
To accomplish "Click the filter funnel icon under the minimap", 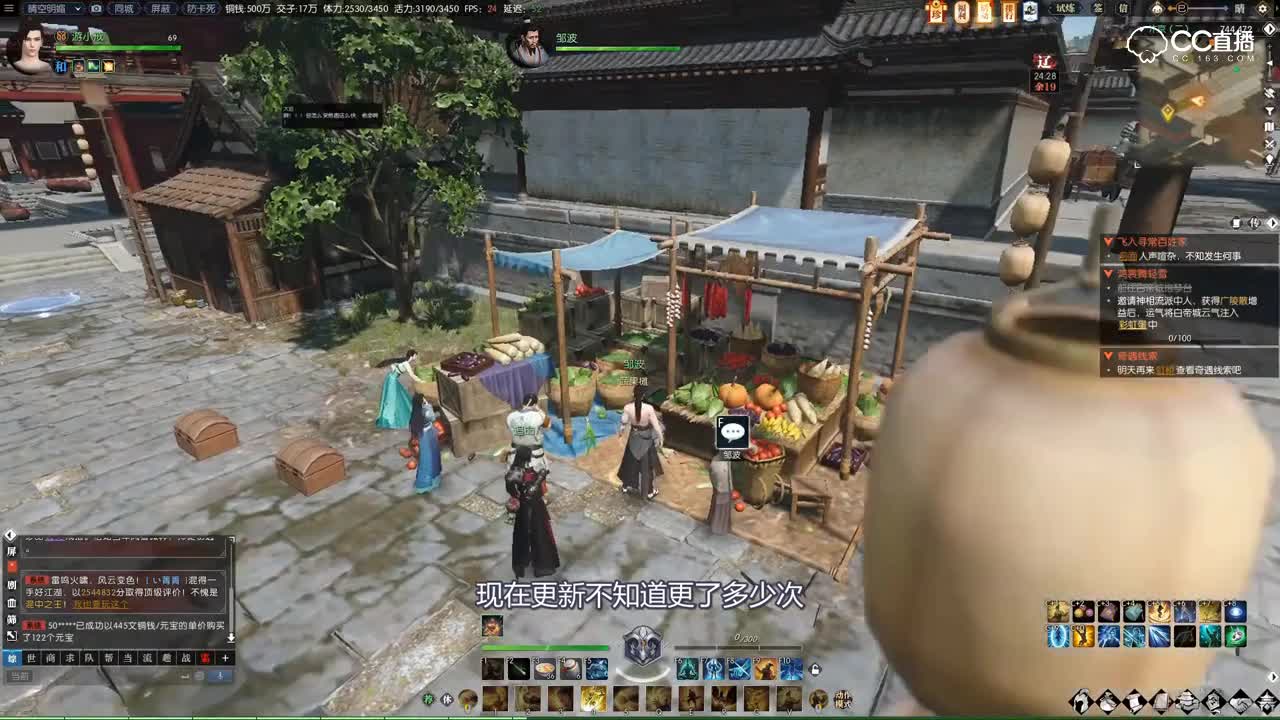I will point(1268,110).
